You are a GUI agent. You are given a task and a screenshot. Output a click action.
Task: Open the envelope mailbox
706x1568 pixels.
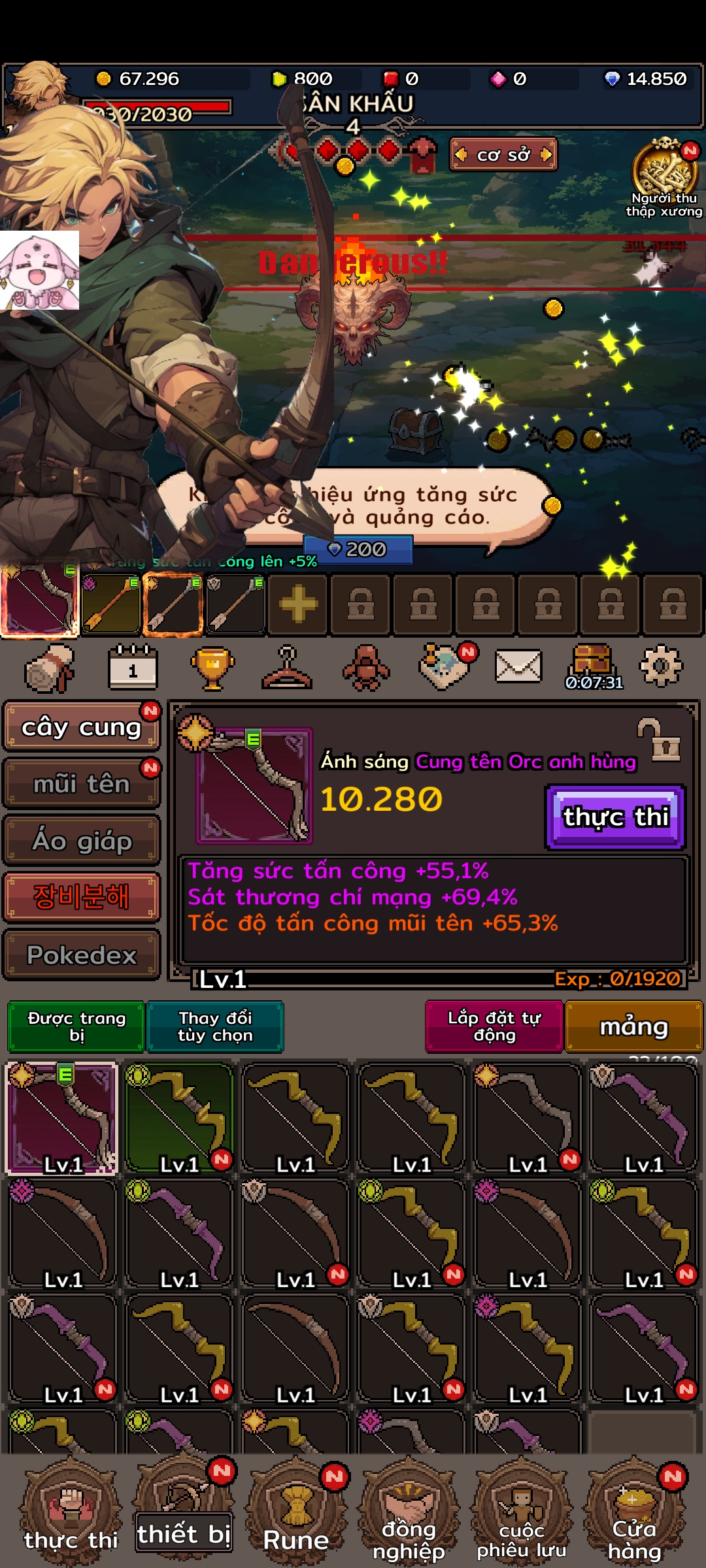tap(518, 666)
